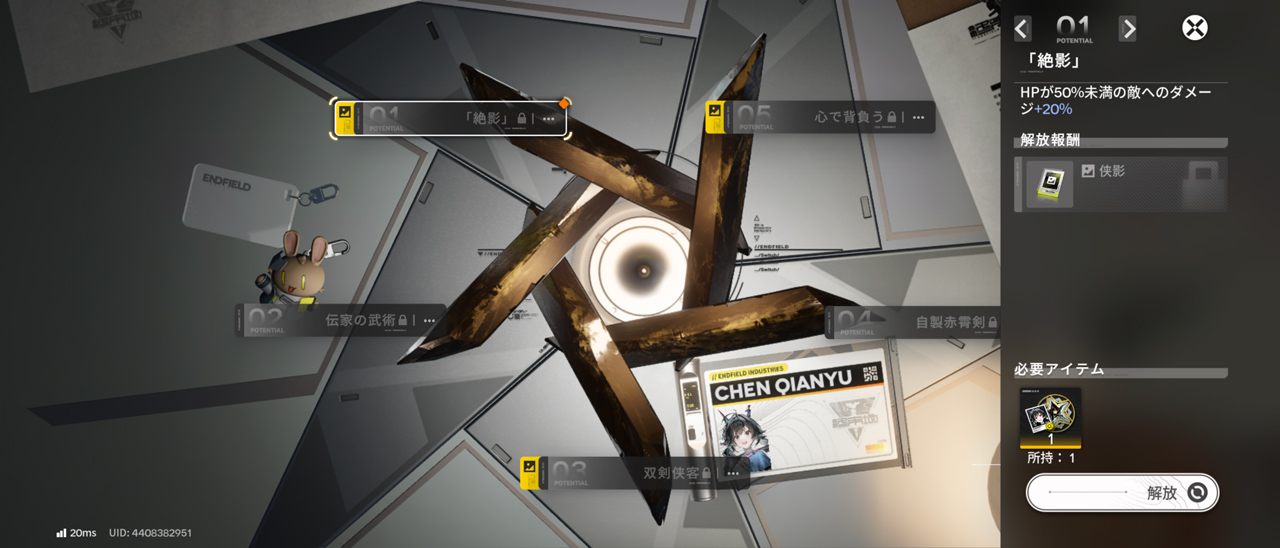
Task: Go to next potential with right arrow
Action: [x=1127, y=29]
